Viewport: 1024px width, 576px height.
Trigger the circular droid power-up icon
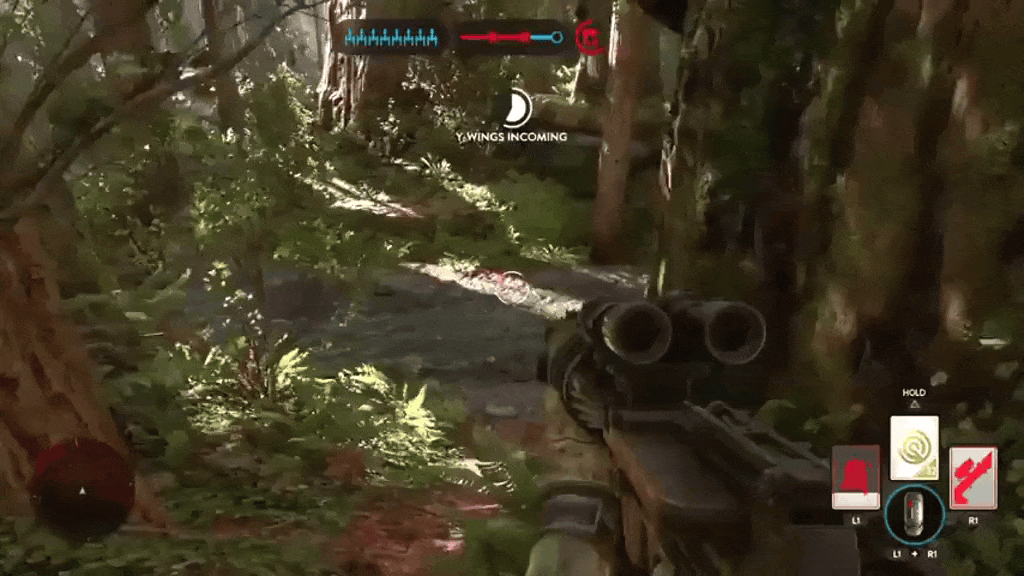pos(914,515)
